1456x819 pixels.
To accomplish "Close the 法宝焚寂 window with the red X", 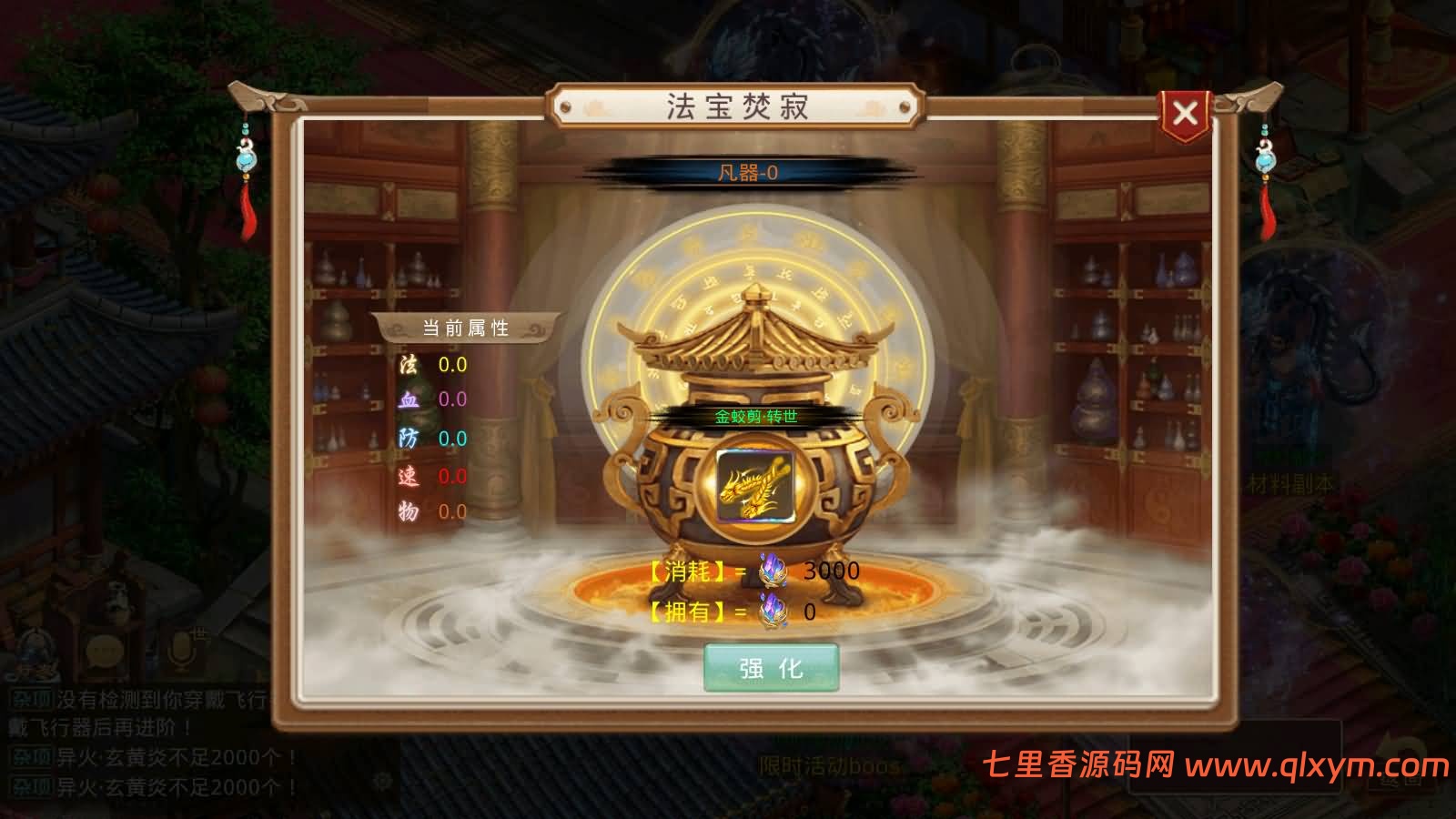I will click(1185, 110).
